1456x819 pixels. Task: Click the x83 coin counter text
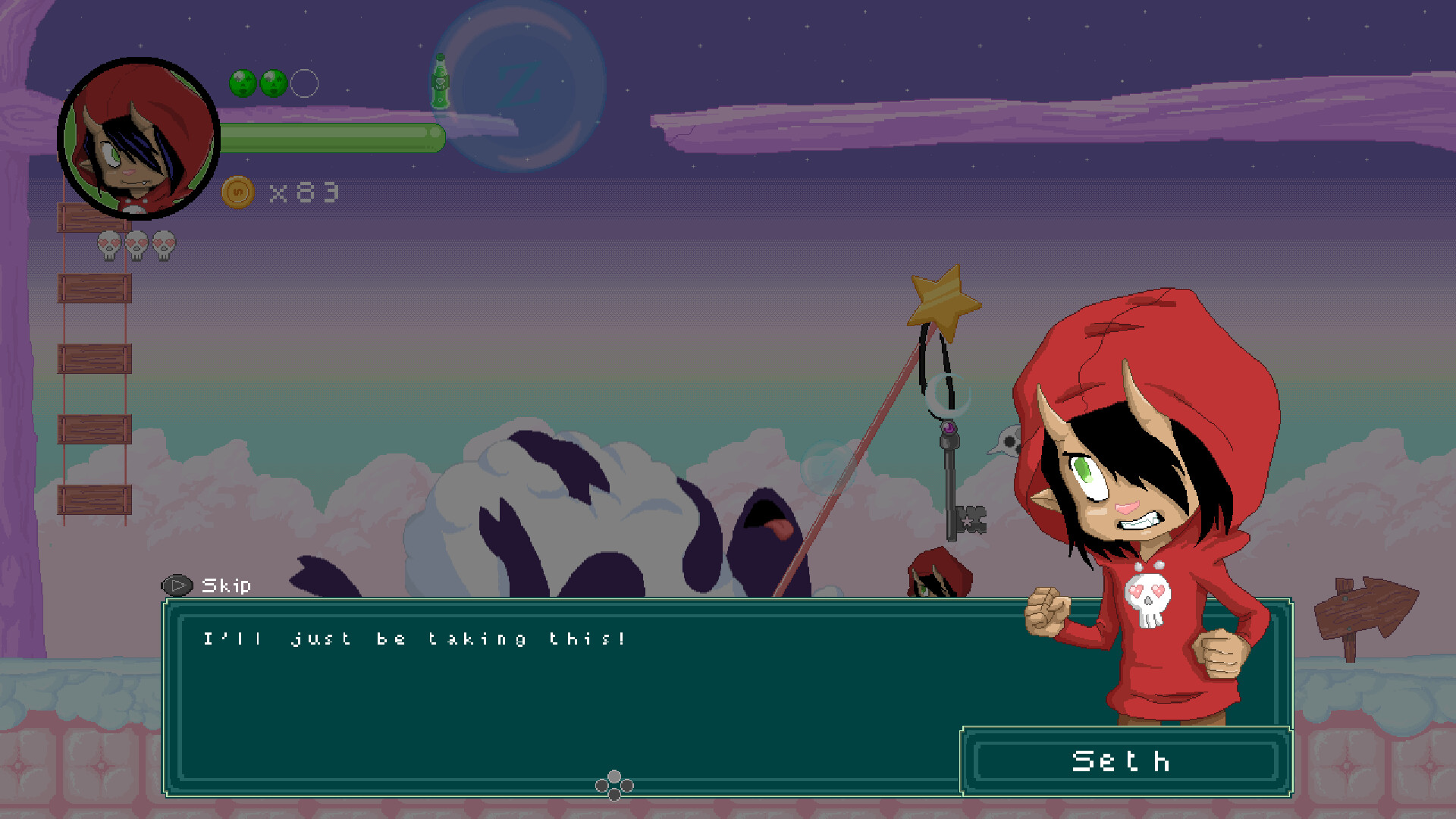[x=302, y=191]
